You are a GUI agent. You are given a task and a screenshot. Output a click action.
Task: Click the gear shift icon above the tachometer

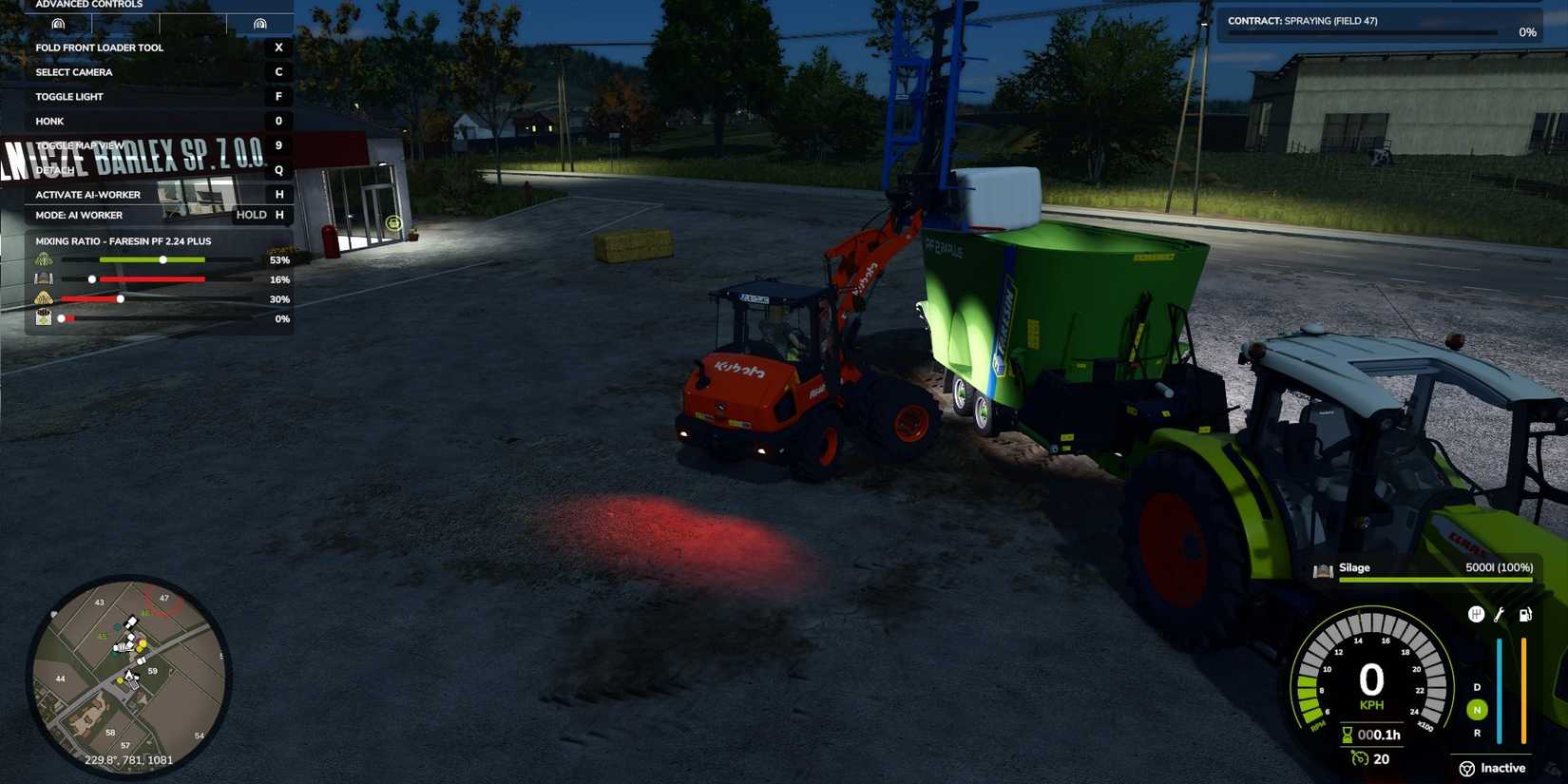1476,614
